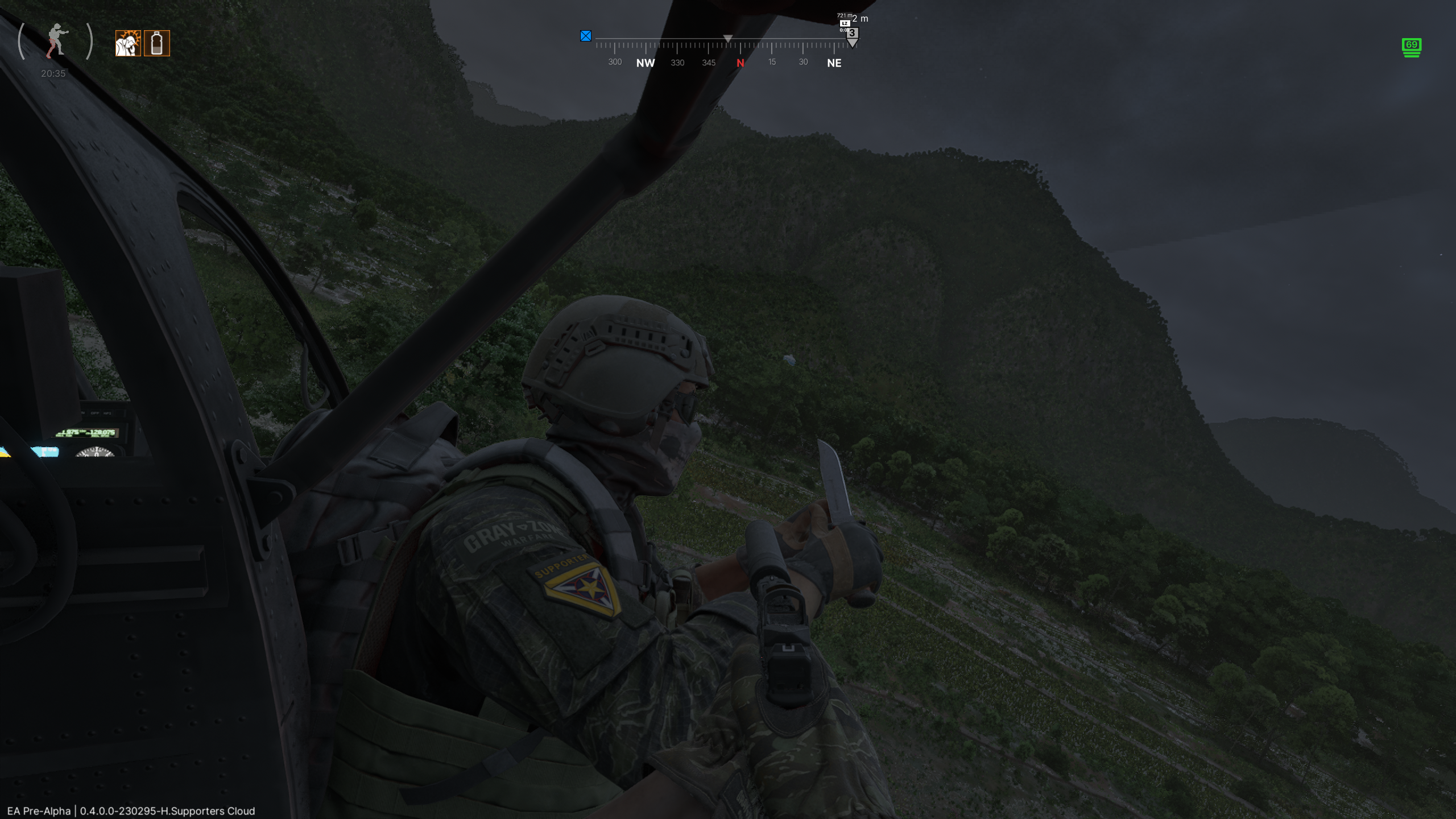Select the painkiller status effect icon

(x=129, y=44)
